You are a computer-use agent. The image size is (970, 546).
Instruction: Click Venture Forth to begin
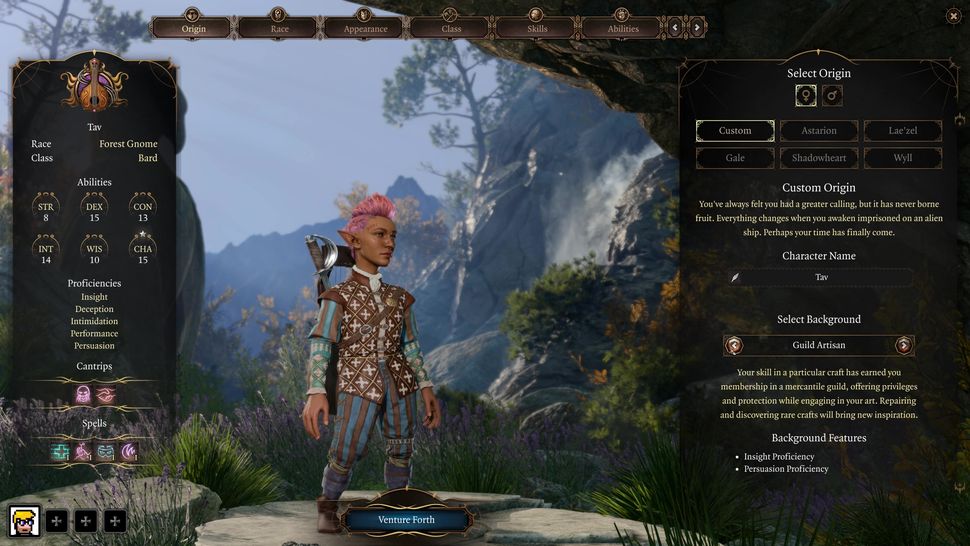[x=407, y=520]
